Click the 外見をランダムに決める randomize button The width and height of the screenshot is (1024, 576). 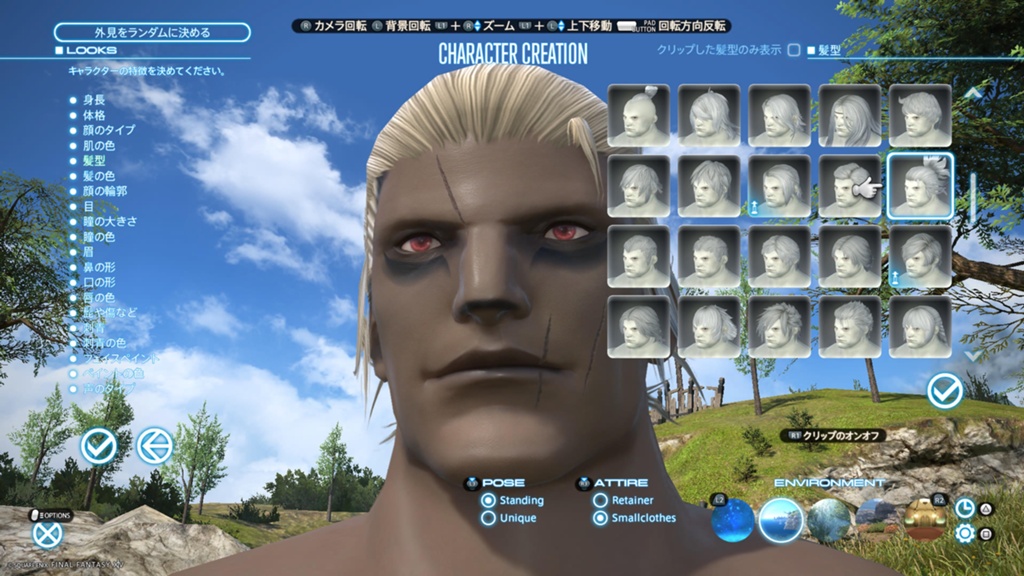tap(152, 32)
